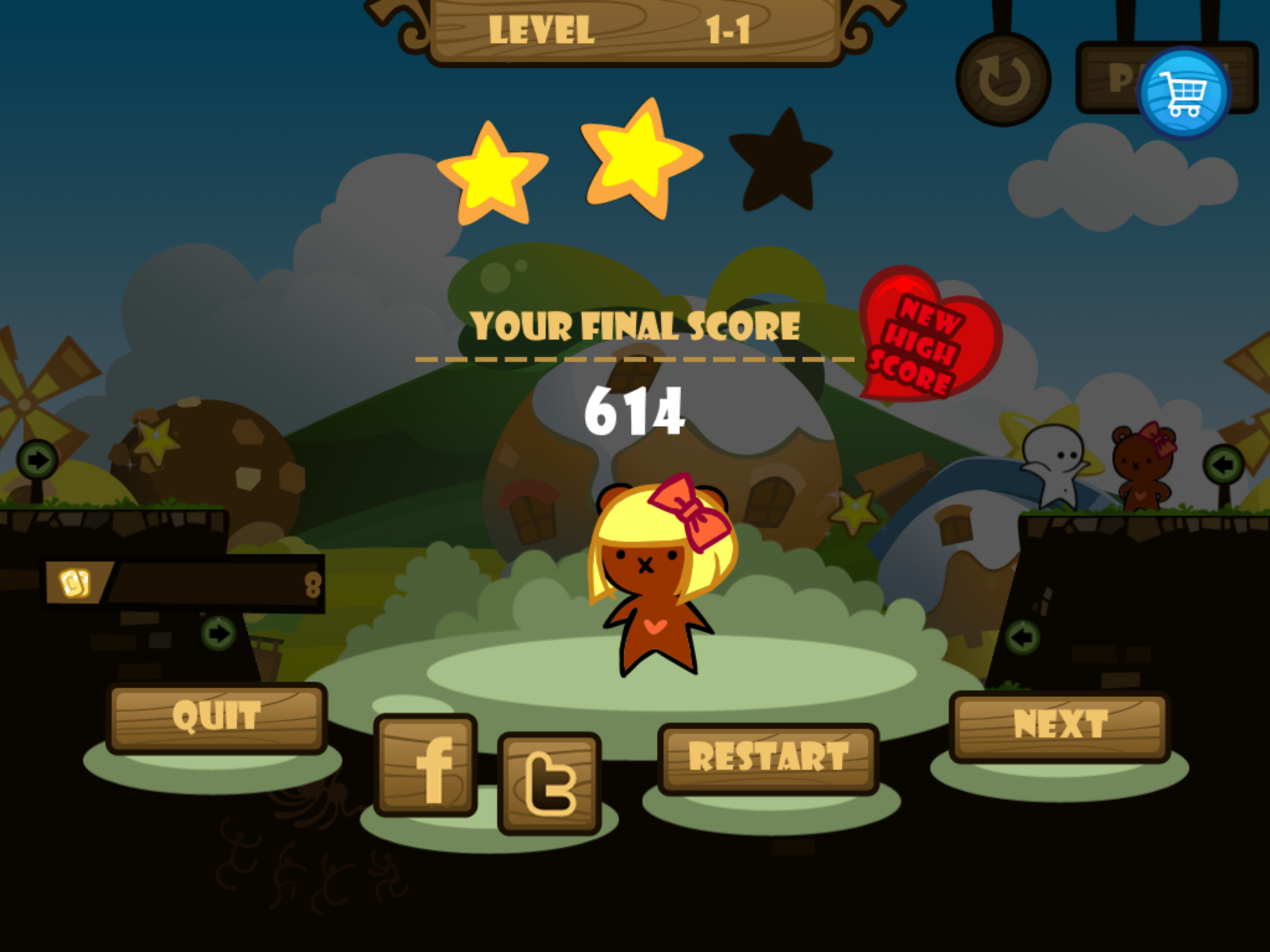Click the circular retry arrow button

coord(1003,79)
